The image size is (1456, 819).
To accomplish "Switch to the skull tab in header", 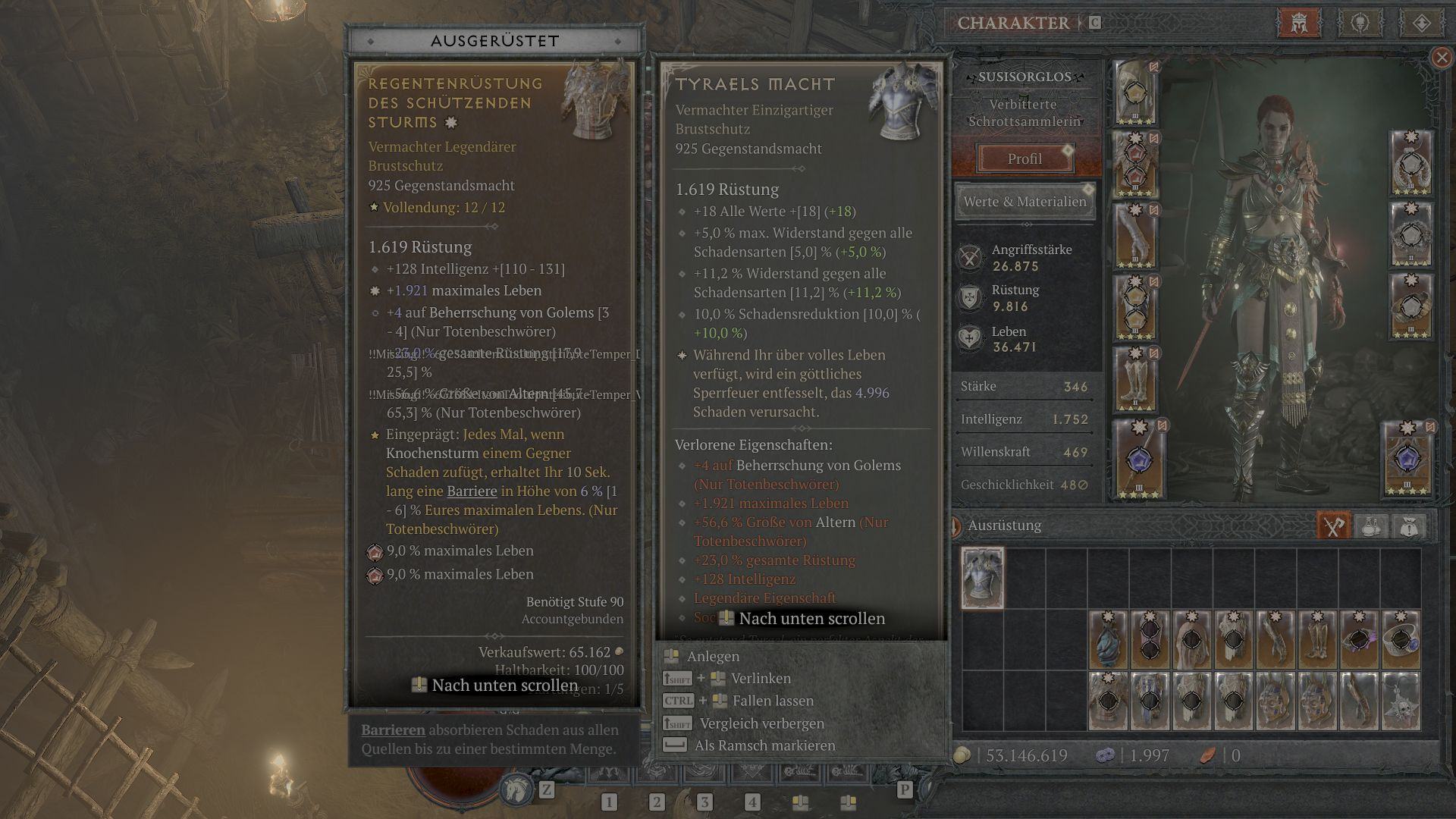I will (x=1360, y=23).
